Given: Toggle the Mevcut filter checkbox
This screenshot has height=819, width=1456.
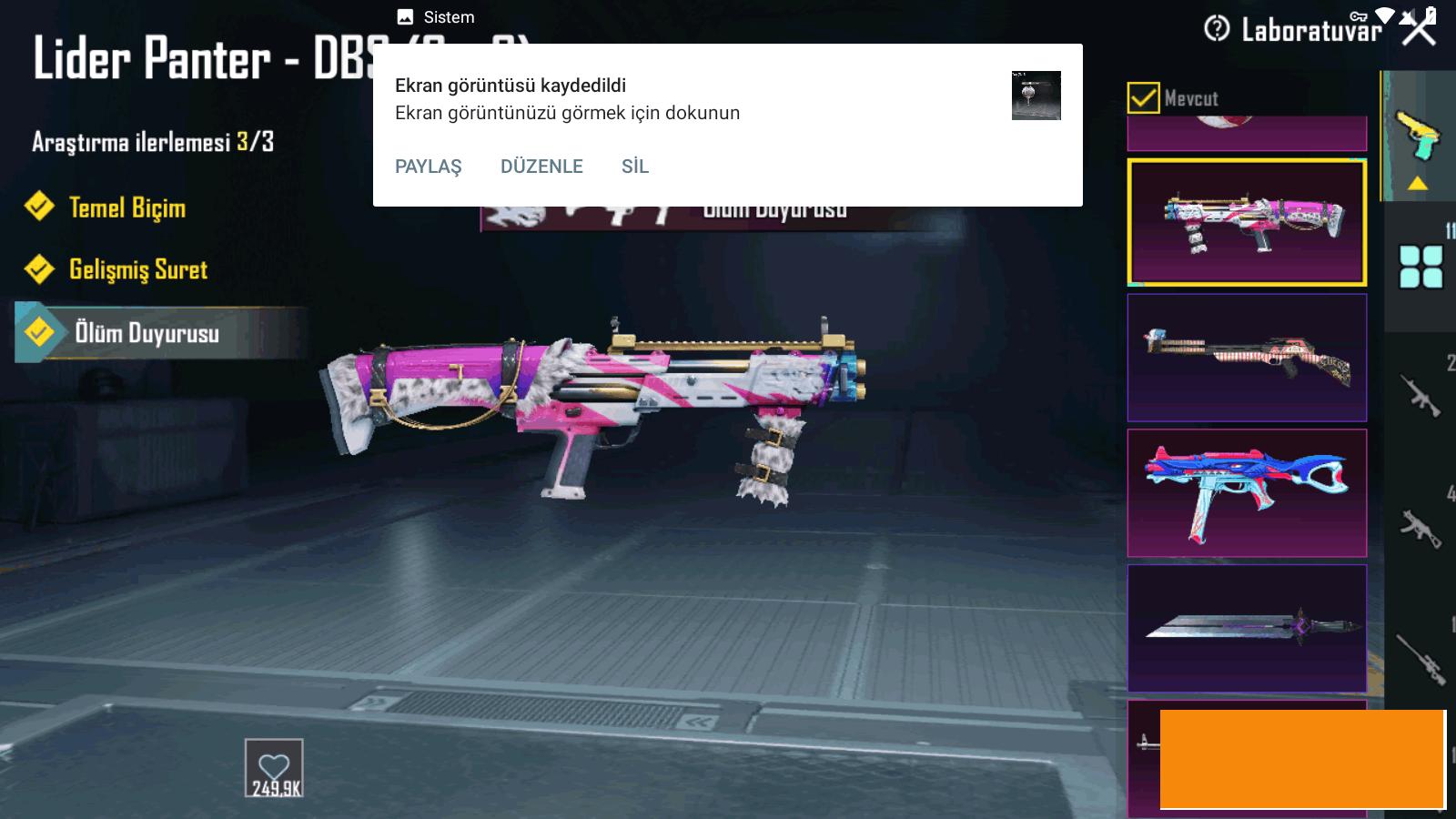Looking at the screenshot, I should click(1143, 97).
